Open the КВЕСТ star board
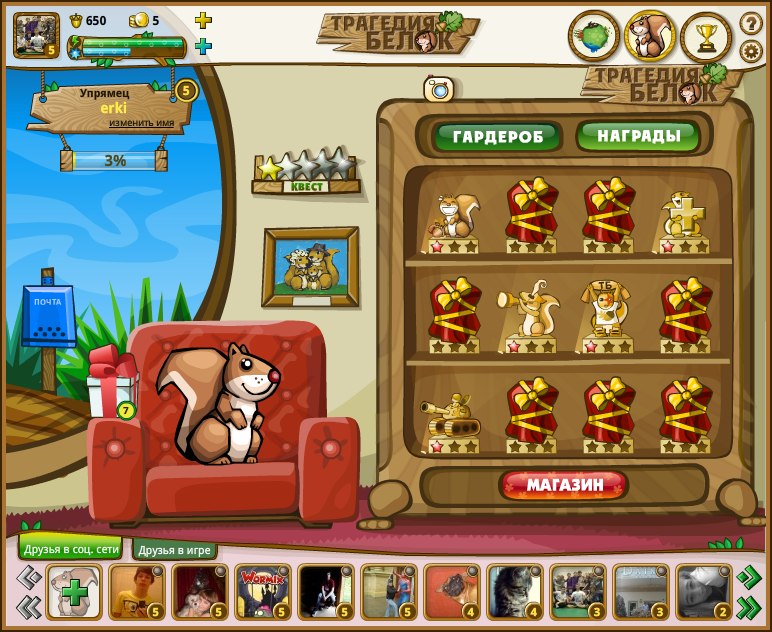 pos(305,172)
